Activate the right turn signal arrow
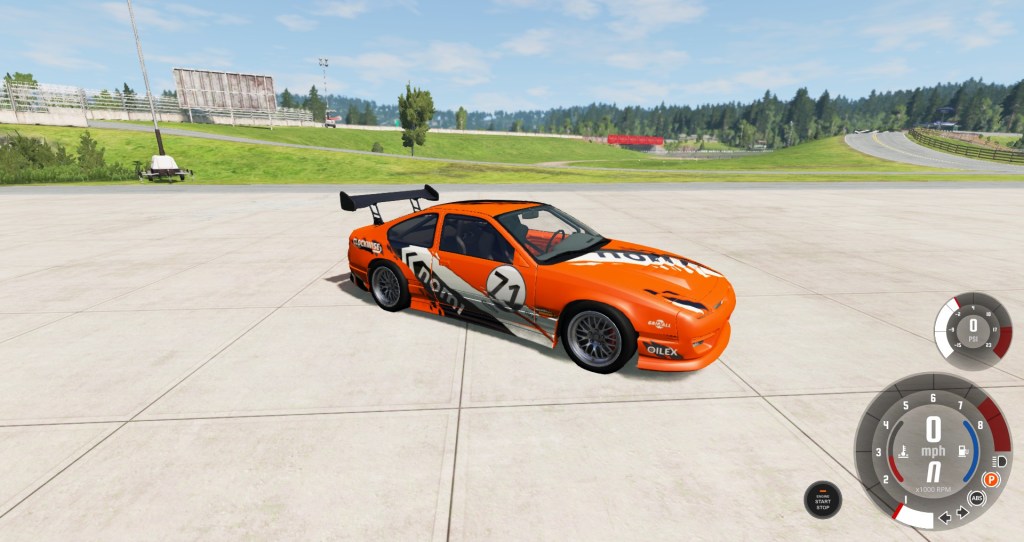The width and height of the screenshot is (1024, 542). pyautogui.click(x=962, y=512)
